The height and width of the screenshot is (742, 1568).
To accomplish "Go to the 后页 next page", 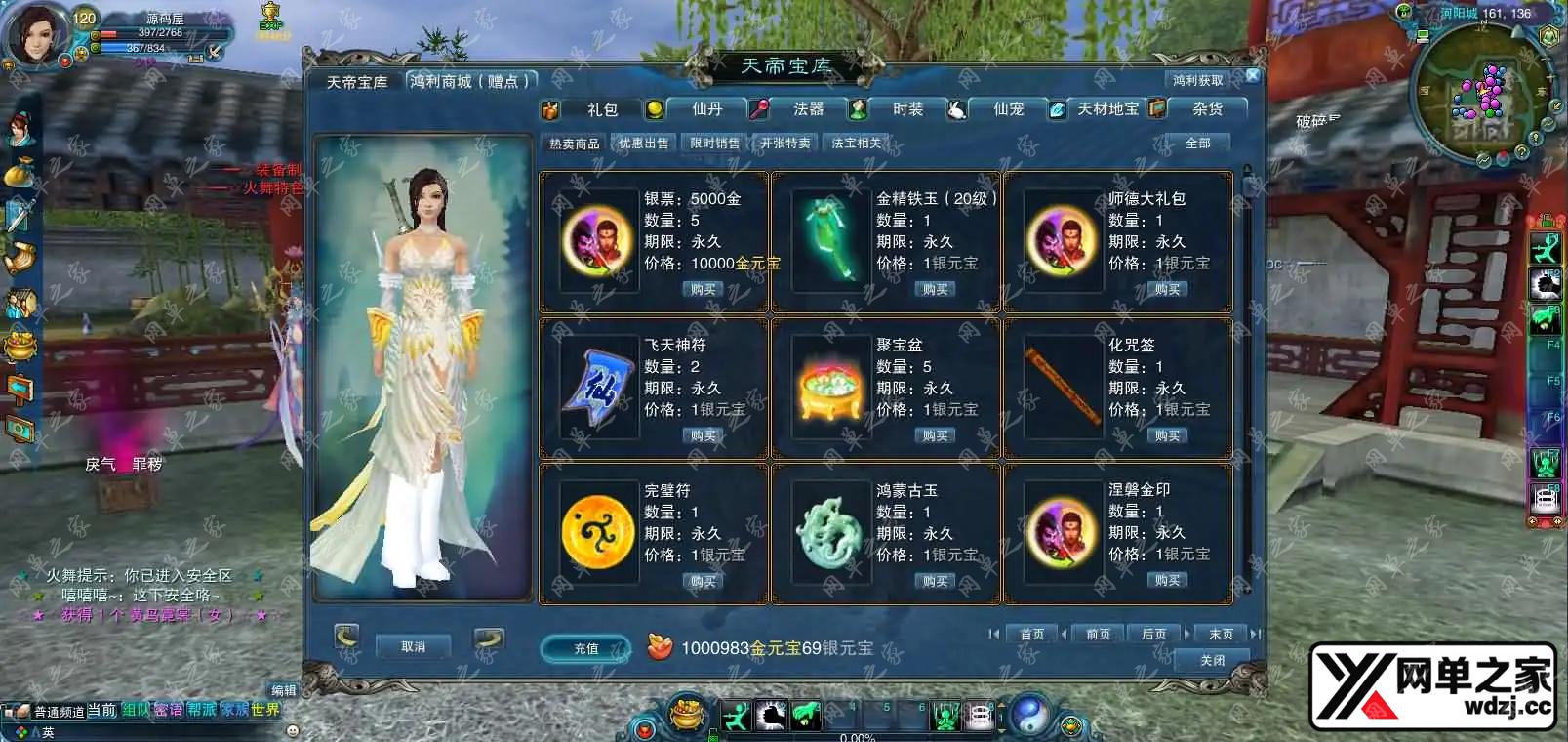I will pos(1153,635).
